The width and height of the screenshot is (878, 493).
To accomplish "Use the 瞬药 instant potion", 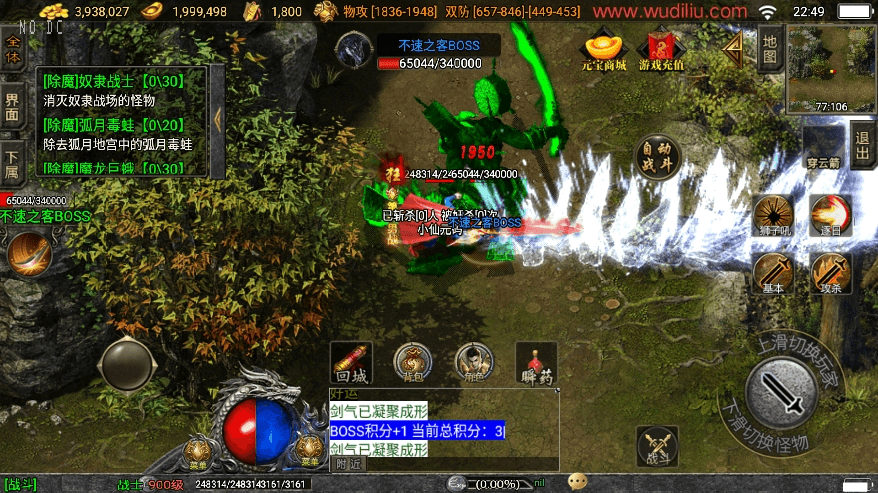I will (536, 363).
